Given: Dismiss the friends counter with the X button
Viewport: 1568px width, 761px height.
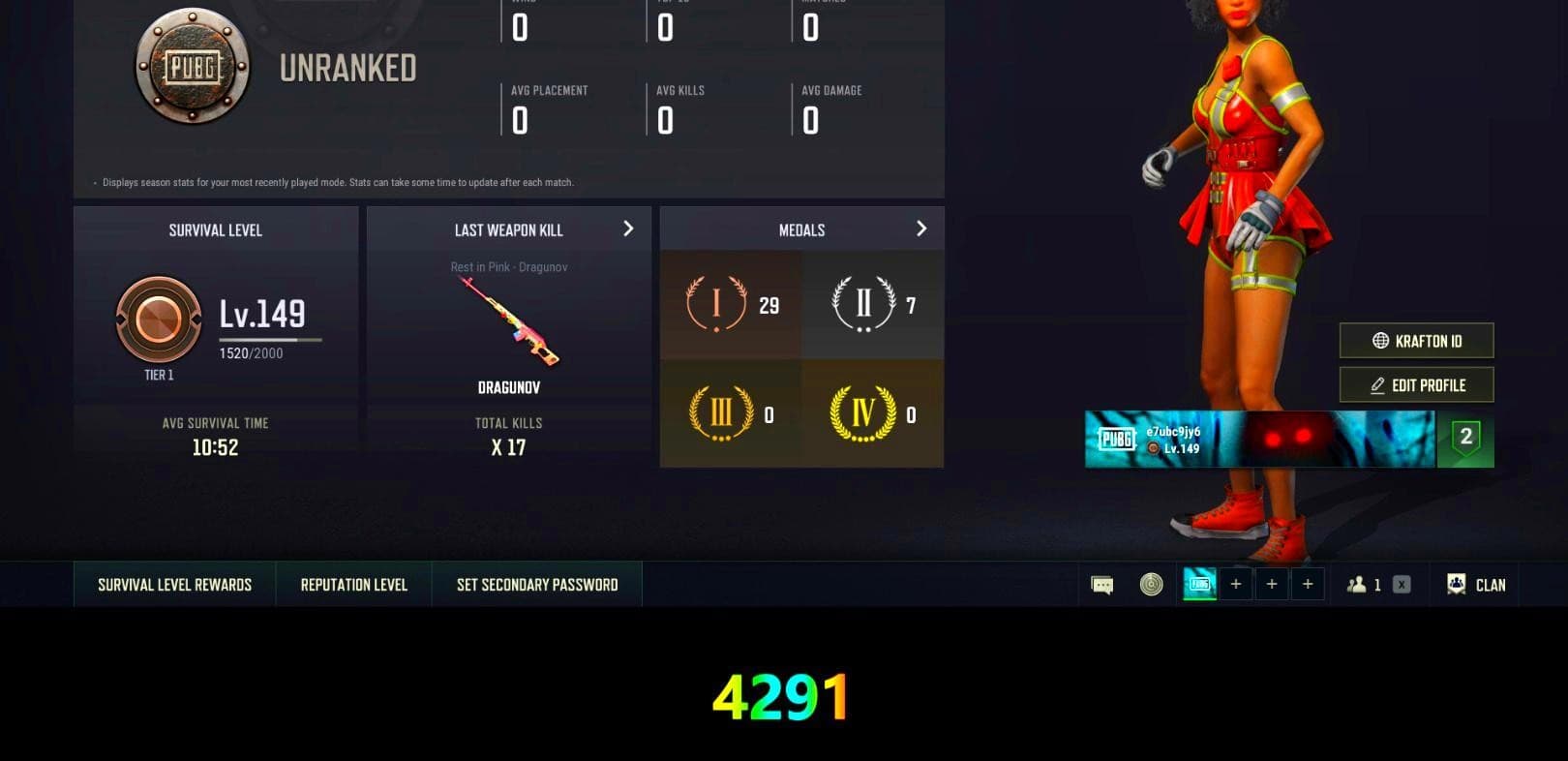Looking at the screenshot, I should [x=1400, y=584].
